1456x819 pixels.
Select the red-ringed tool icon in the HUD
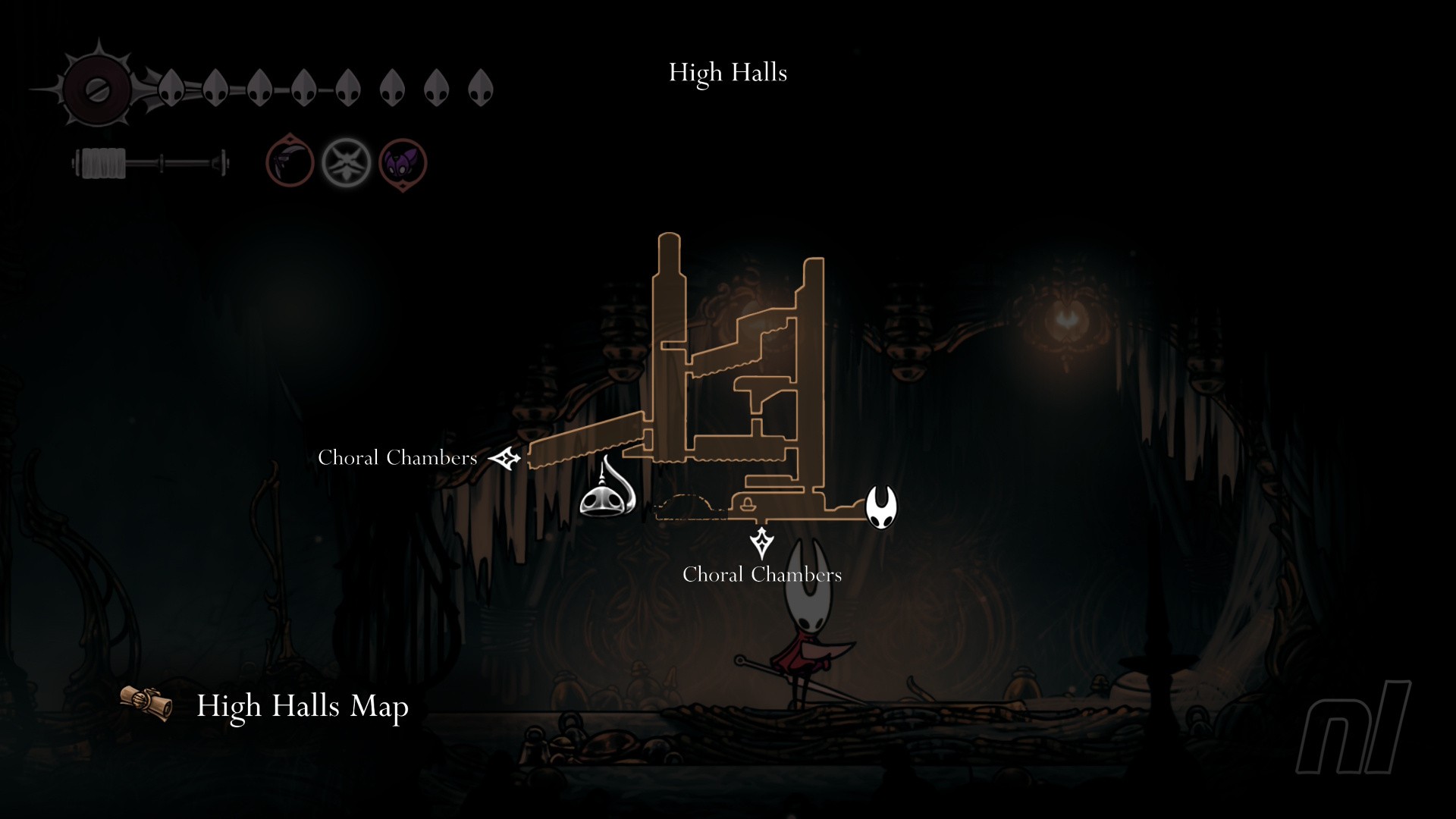coord(290,162)
